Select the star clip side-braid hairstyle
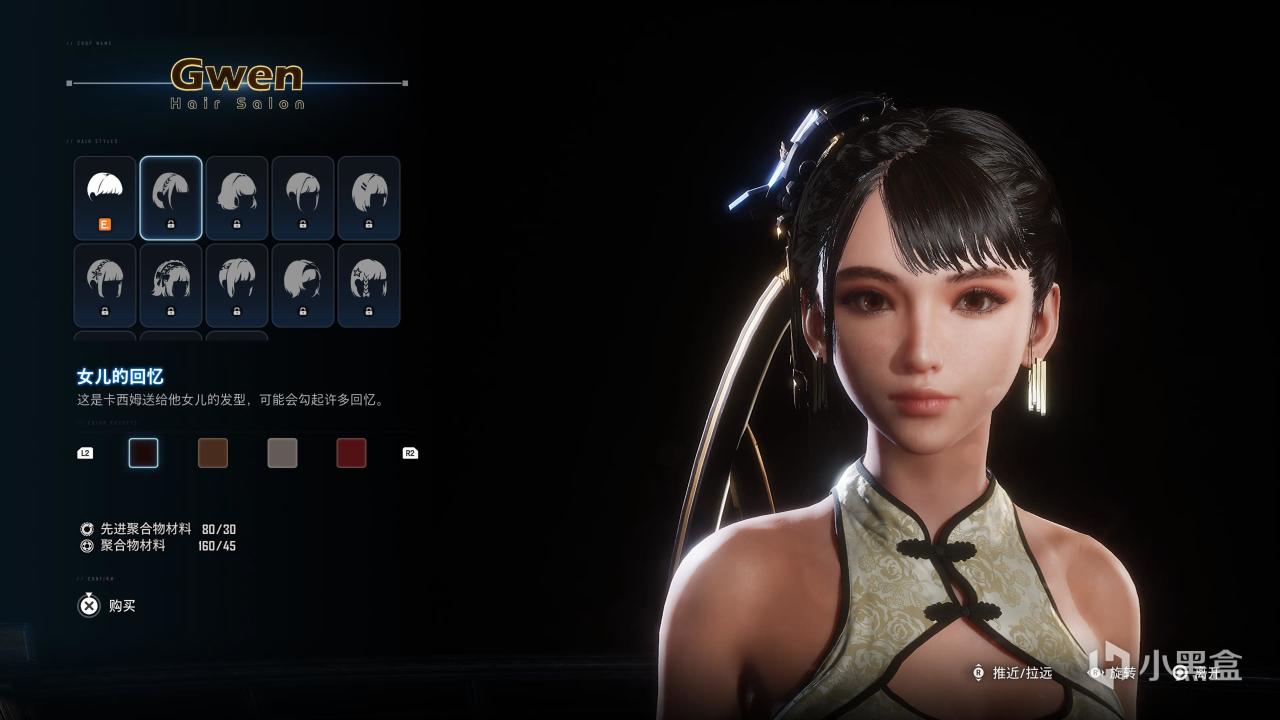 click(369, 286)
